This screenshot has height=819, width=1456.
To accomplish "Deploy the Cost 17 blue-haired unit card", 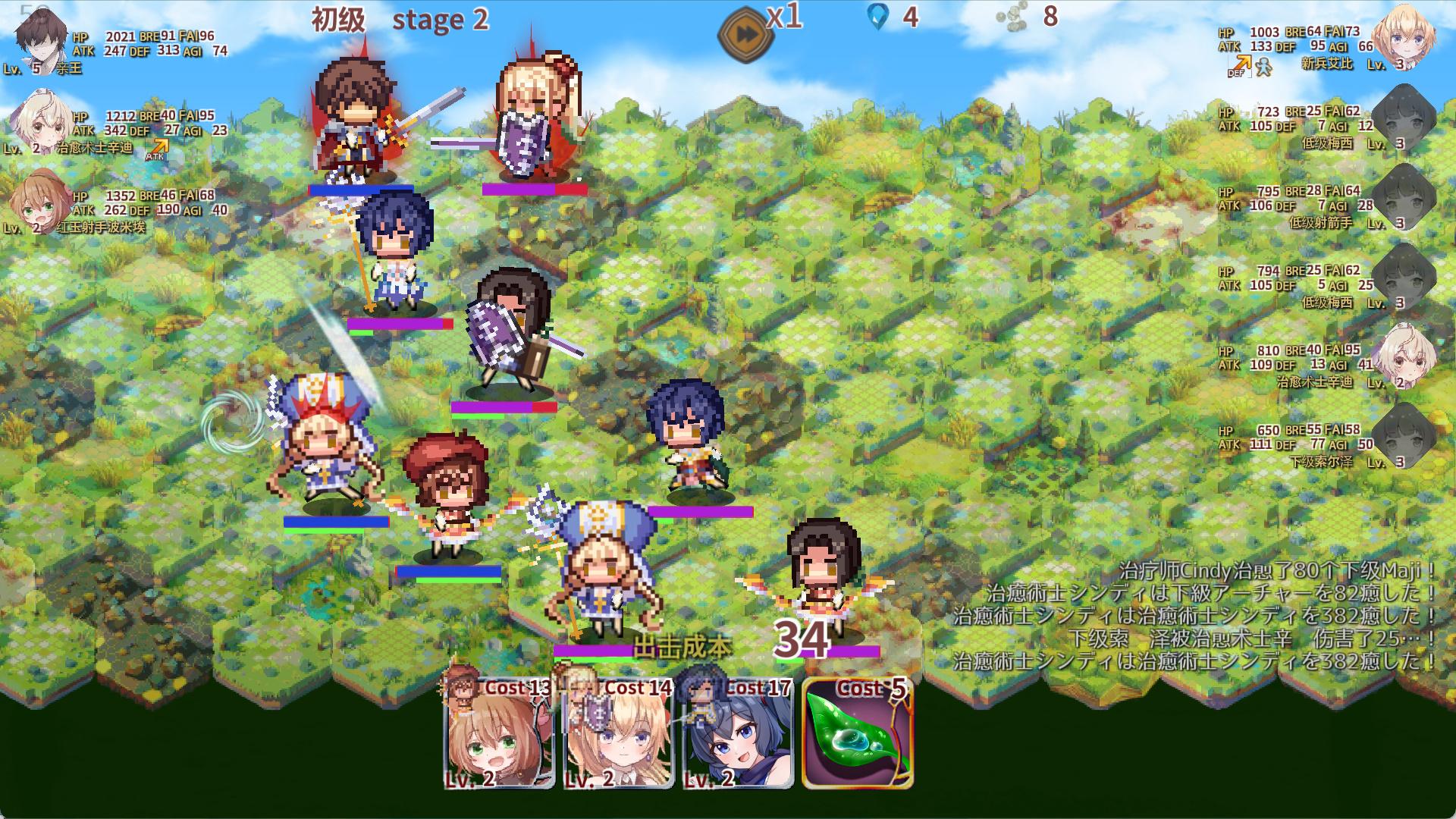I will click(x=737, y=735).
